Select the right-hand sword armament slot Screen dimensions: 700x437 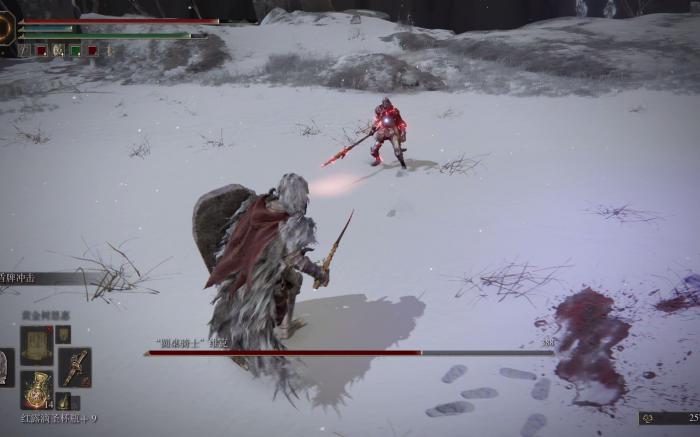pos(74,367)
